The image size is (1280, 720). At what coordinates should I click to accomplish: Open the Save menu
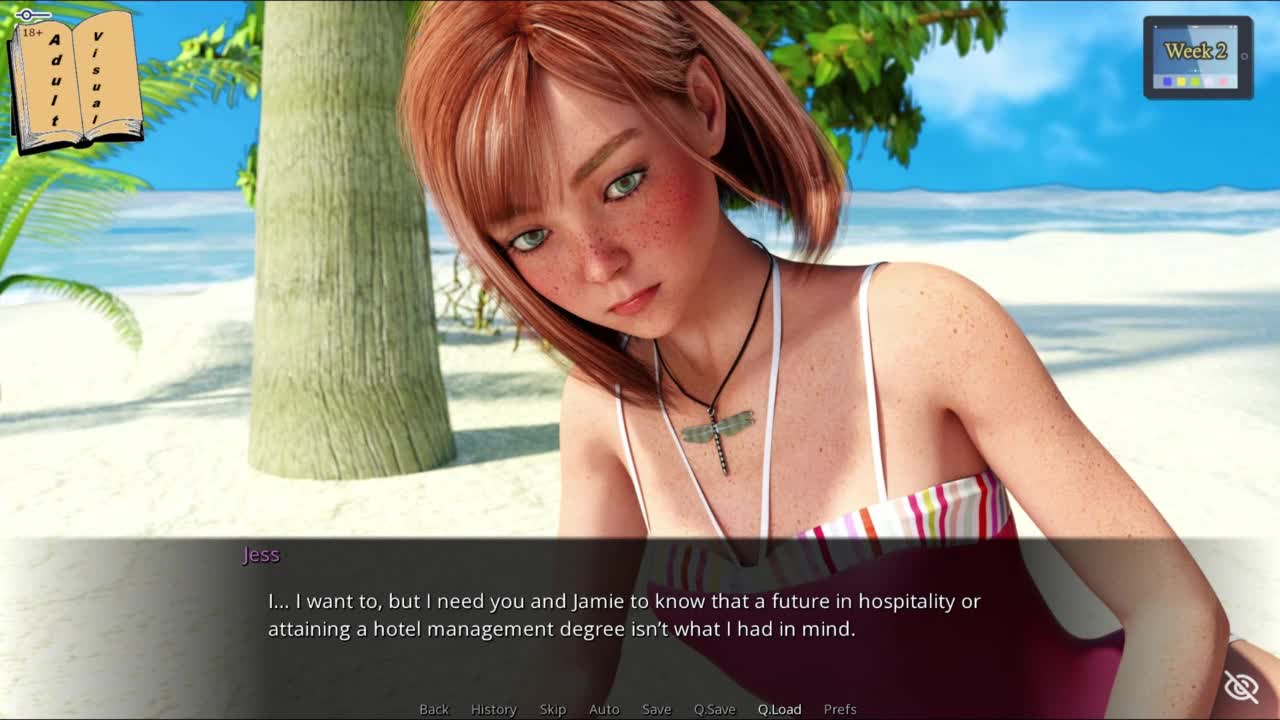click(x=656, y=709)
